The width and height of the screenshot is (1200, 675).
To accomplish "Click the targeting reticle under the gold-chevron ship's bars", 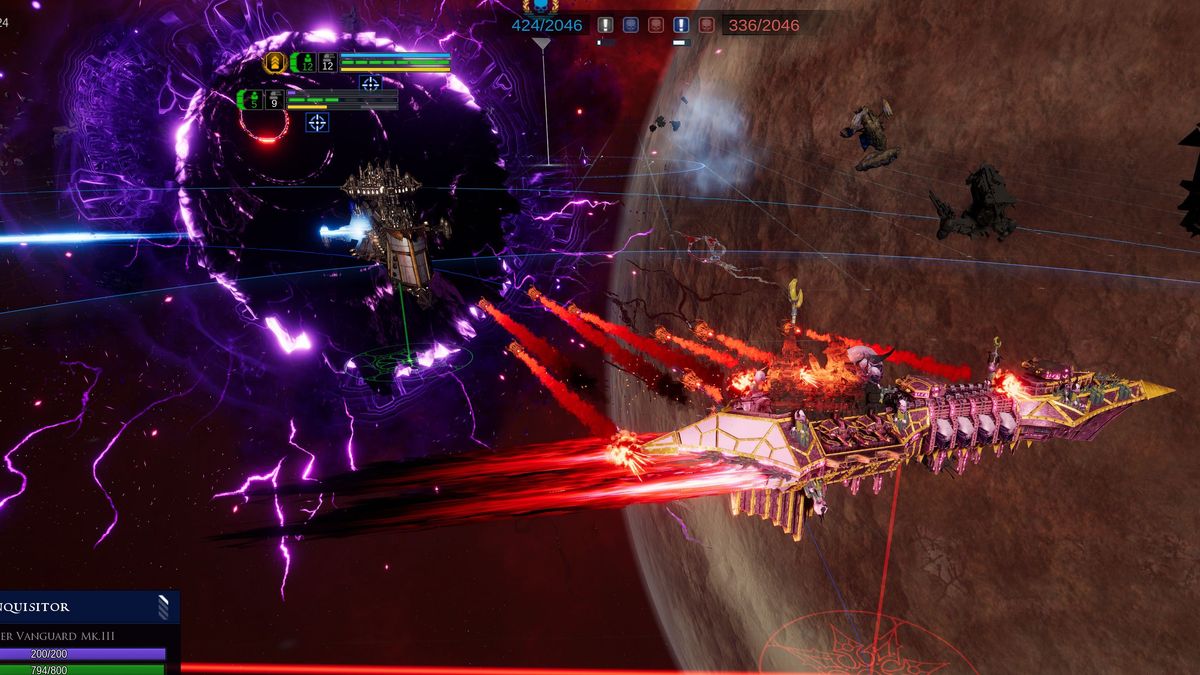I will point(370,84).
